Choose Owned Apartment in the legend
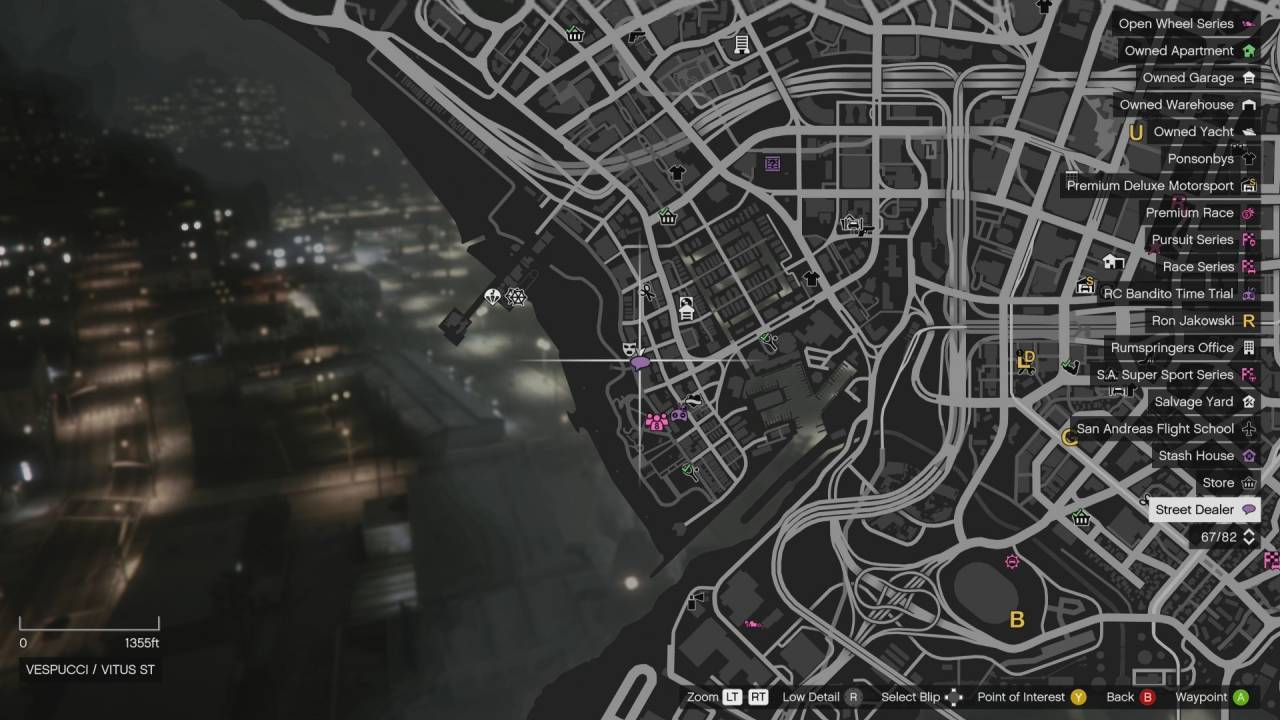This screenshot has width=1280, height=720. tap(1188, 51)
